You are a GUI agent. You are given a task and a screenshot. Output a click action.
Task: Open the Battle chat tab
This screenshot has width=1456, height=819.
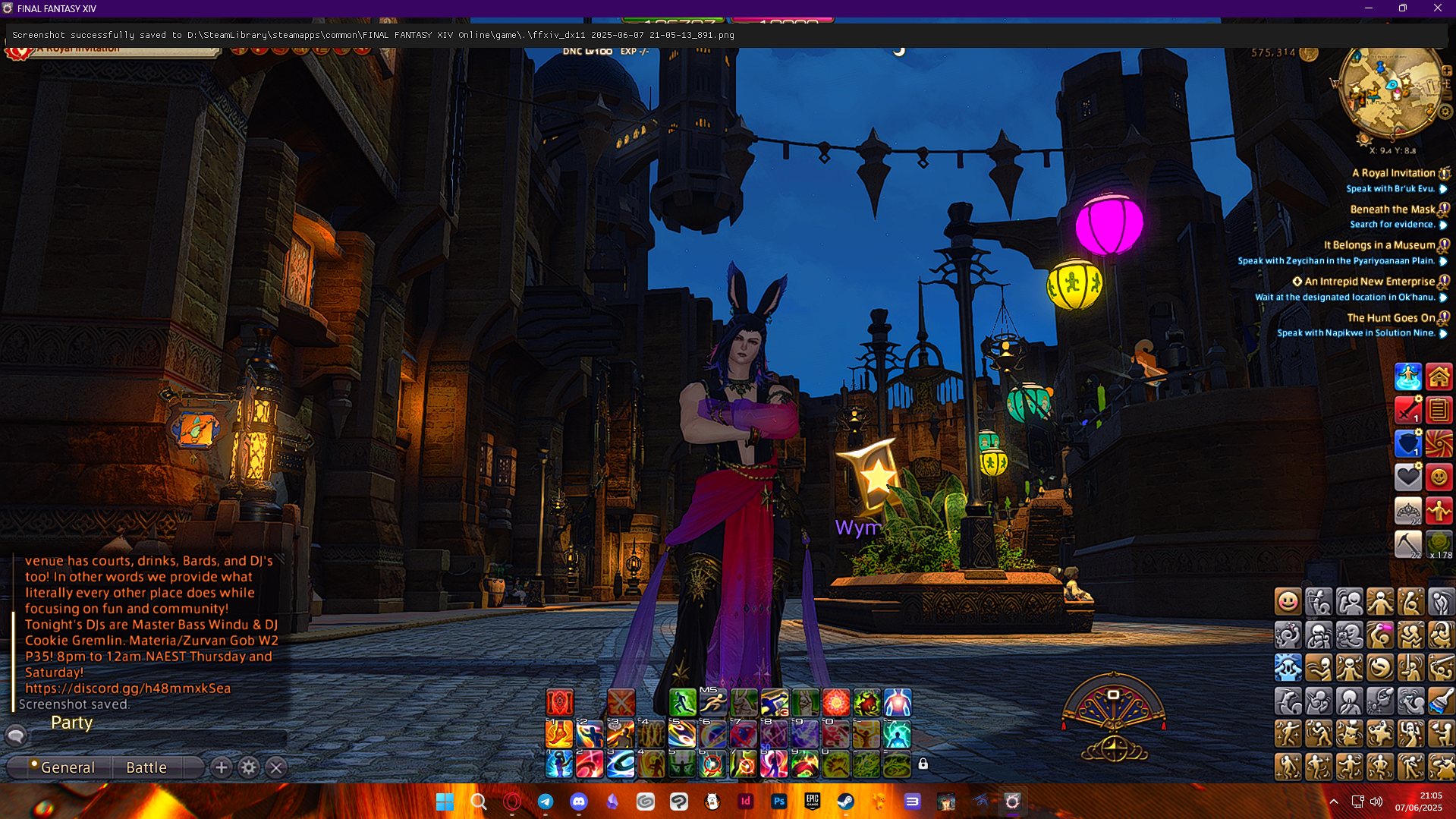[146, 767]
